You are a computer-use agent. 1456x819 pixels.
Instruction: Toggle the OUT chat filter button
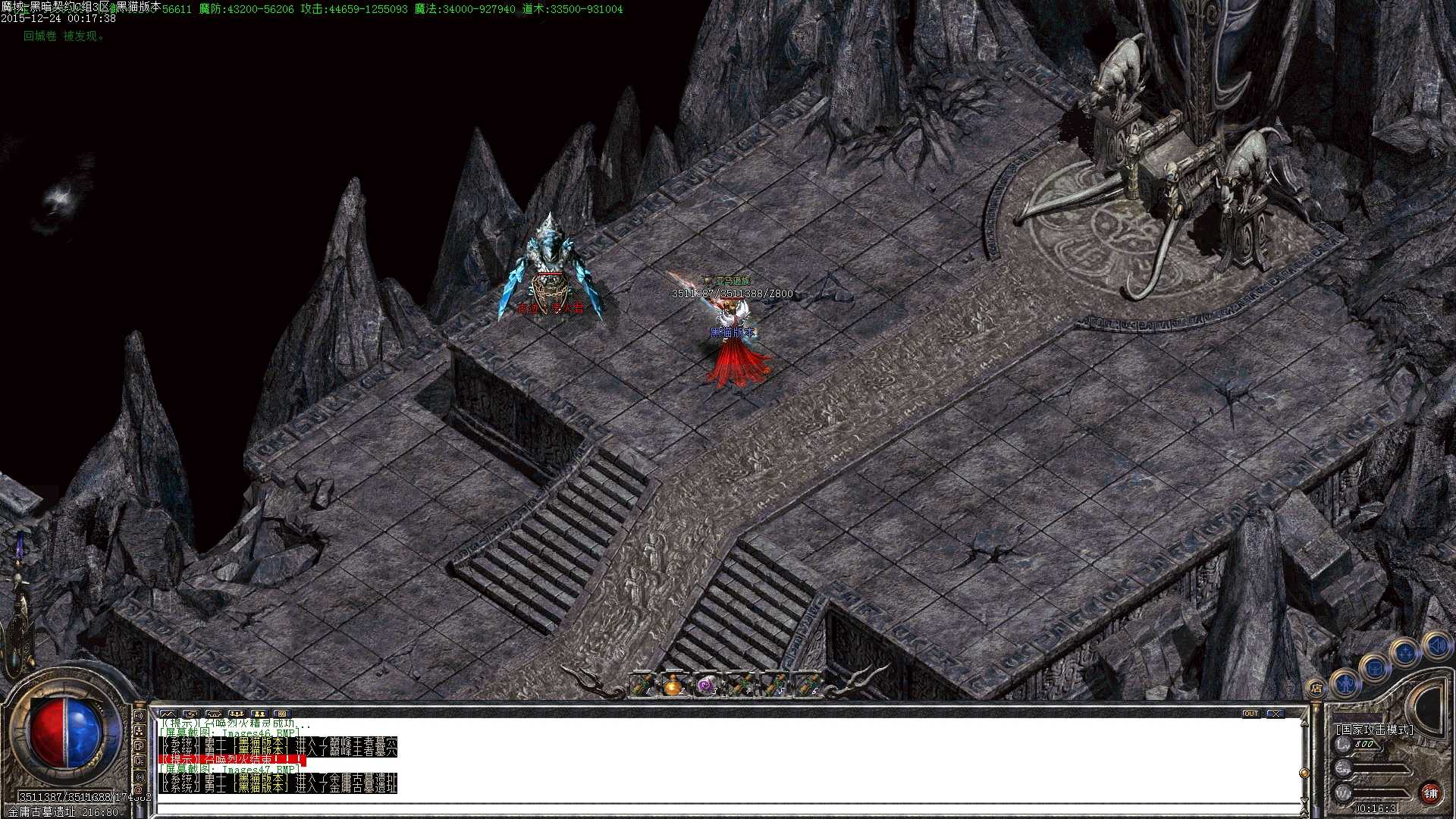(x=1251, y=714)
